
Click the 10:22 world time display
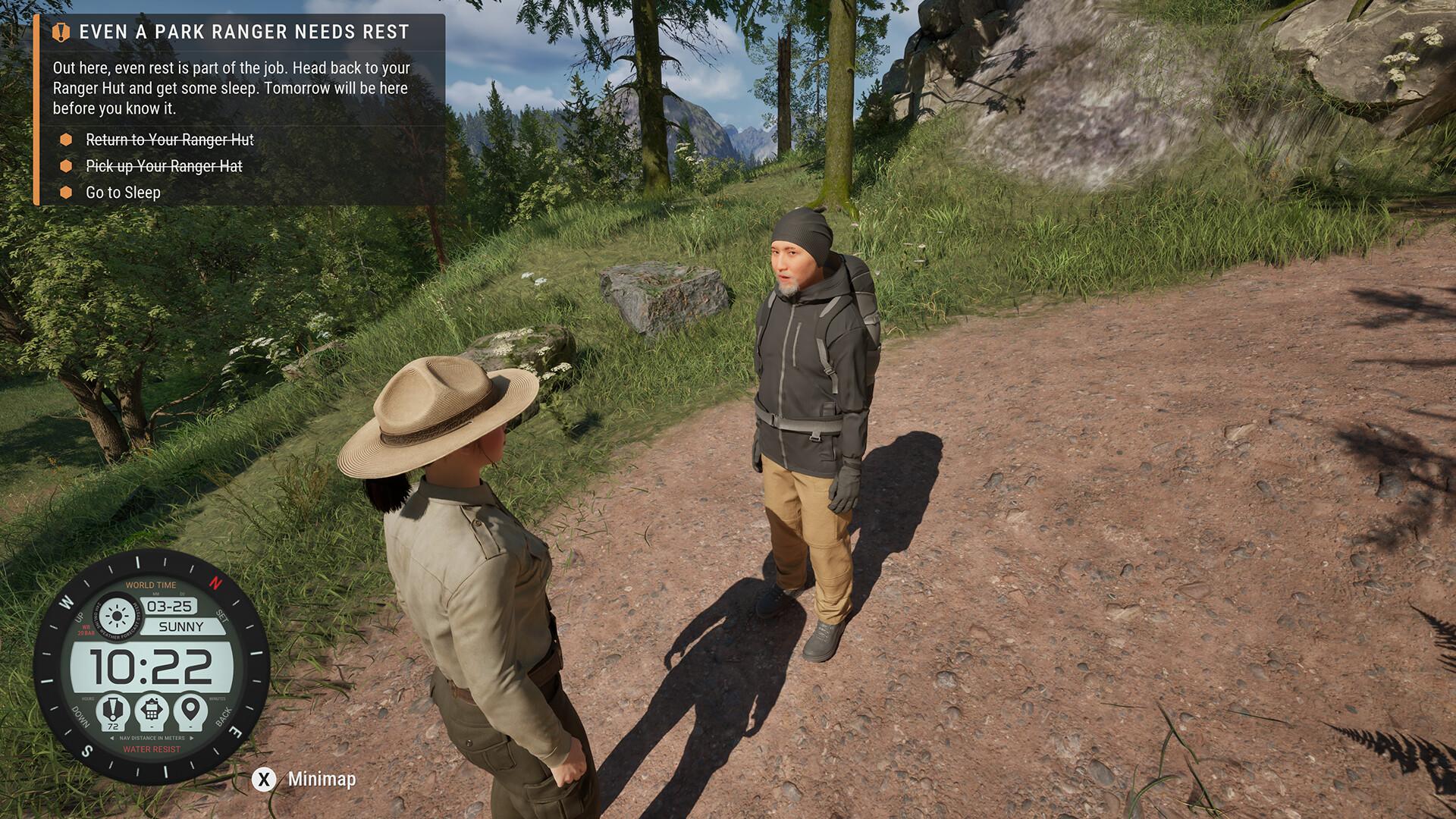coord(152,666)
